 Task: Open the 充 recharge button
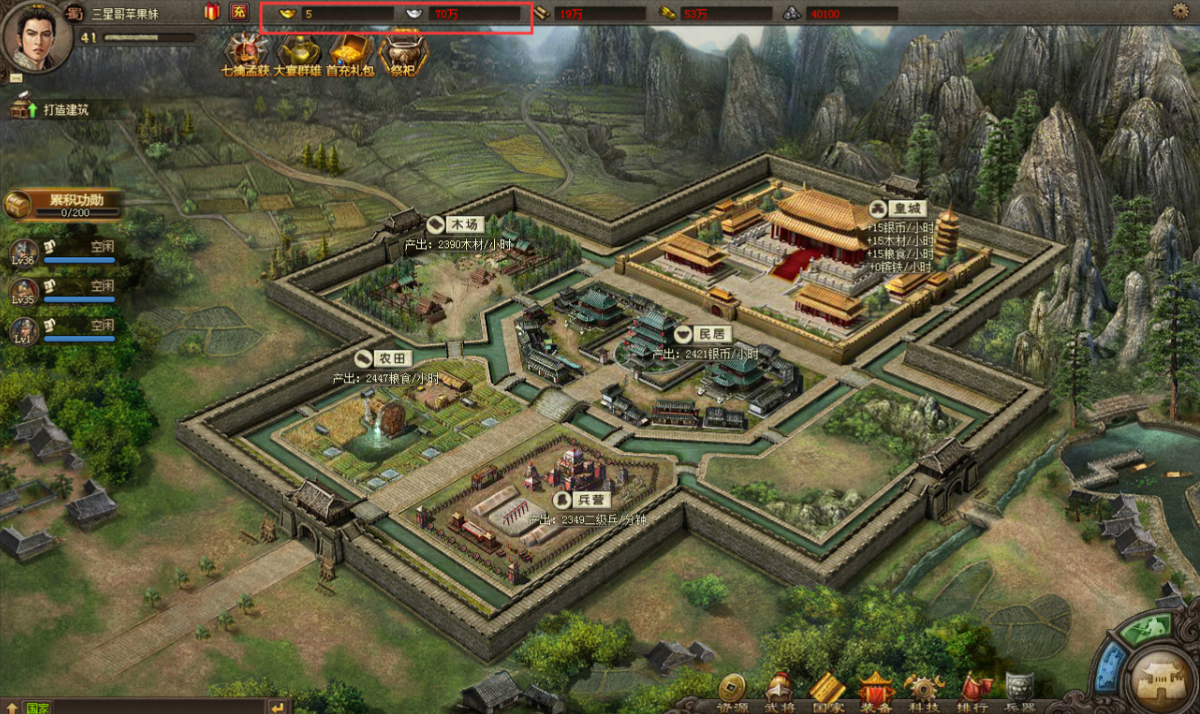[x=238, y=12]
